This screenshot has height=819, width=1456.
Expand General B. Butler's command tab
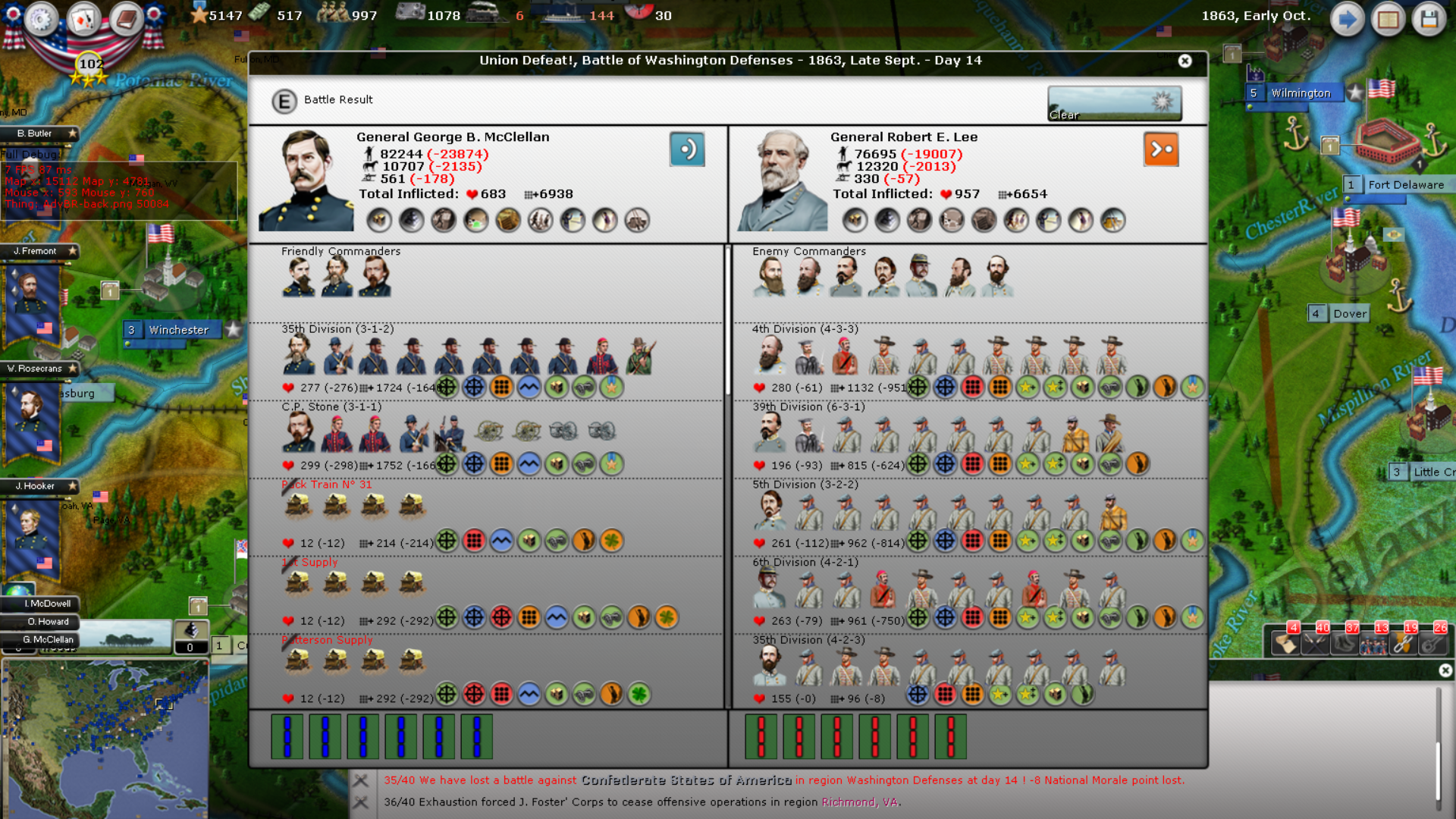pos(34,133)
